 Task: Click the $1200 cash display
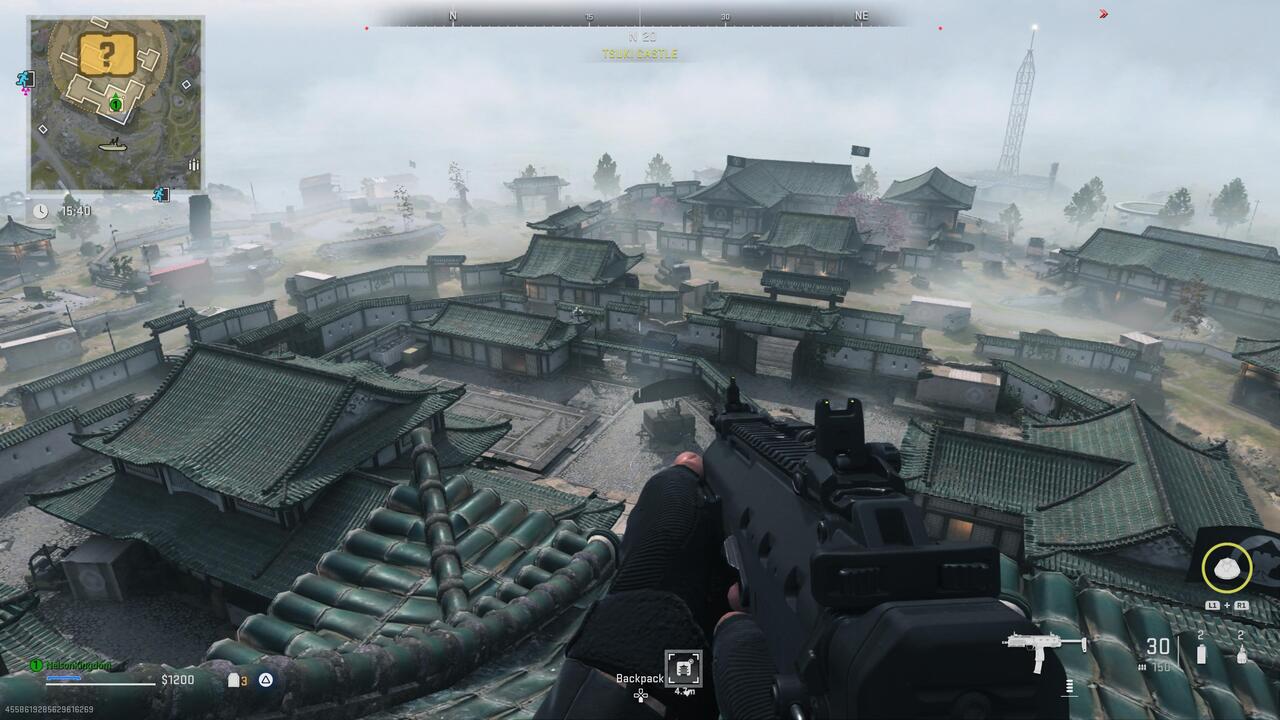(178, 680)
